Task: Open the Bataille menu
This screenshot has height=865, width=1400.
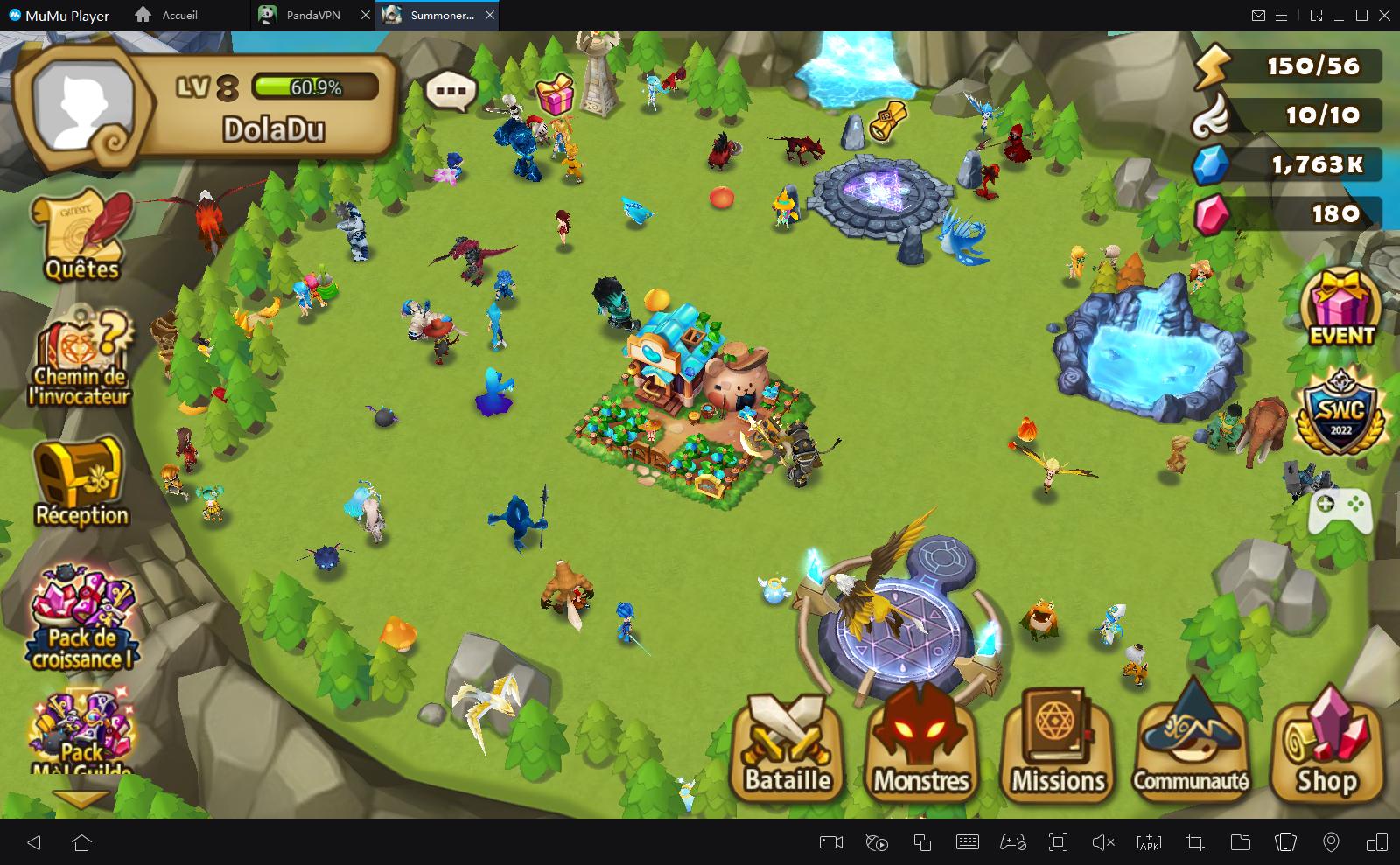Action: pyautogui.click(x=787, y=746)
